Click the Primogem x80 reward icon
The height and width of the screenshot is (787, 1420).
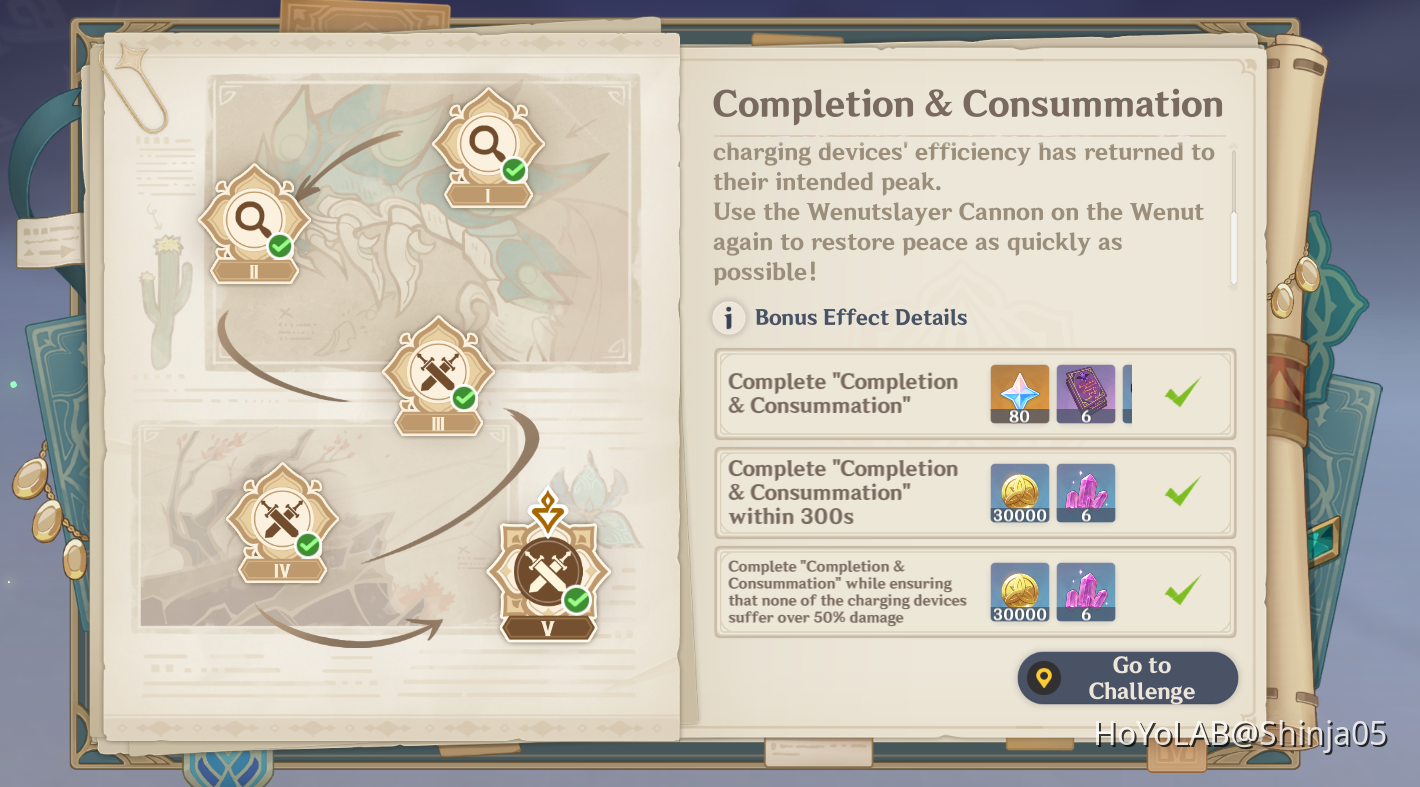point(1019,393)
